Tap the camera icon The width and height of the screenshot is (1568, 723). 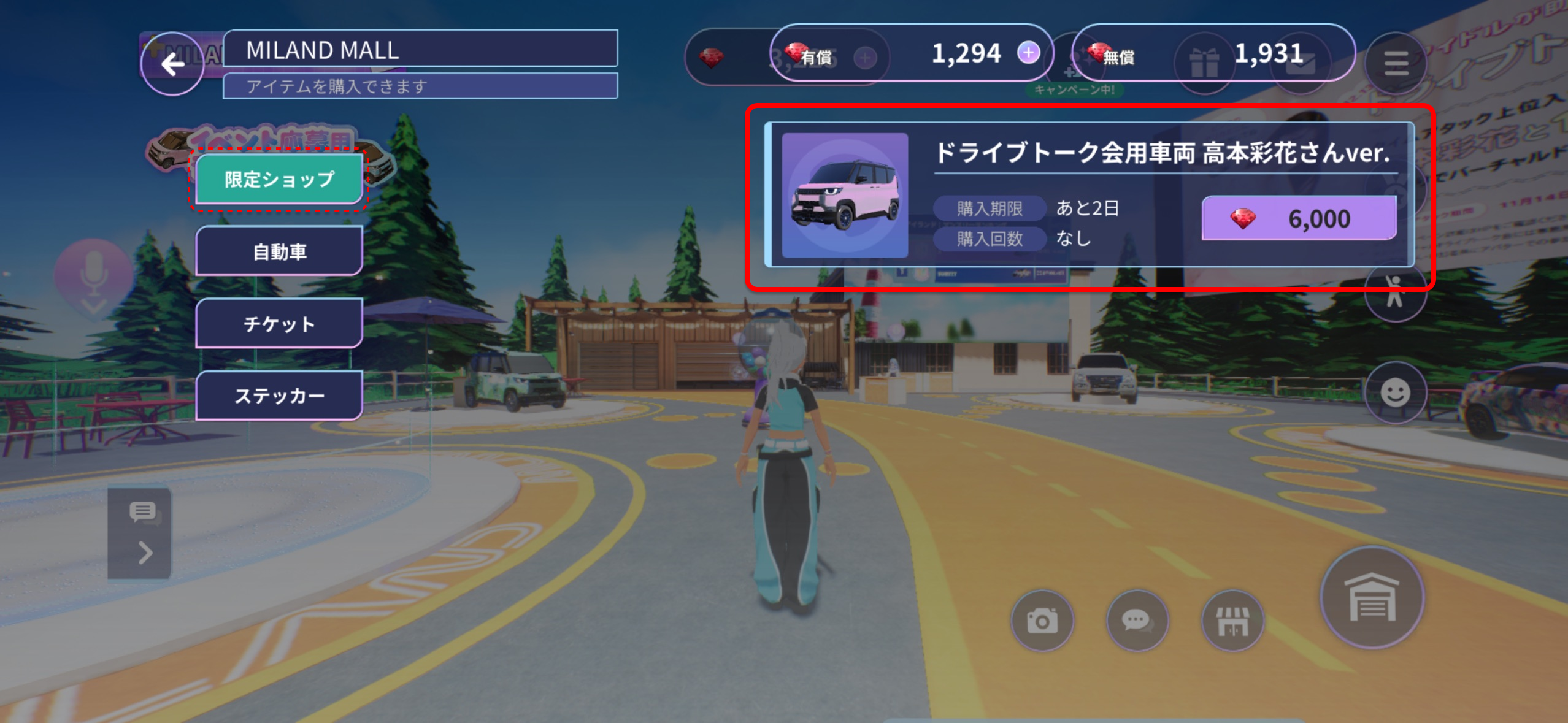(x=1042, y=621)
